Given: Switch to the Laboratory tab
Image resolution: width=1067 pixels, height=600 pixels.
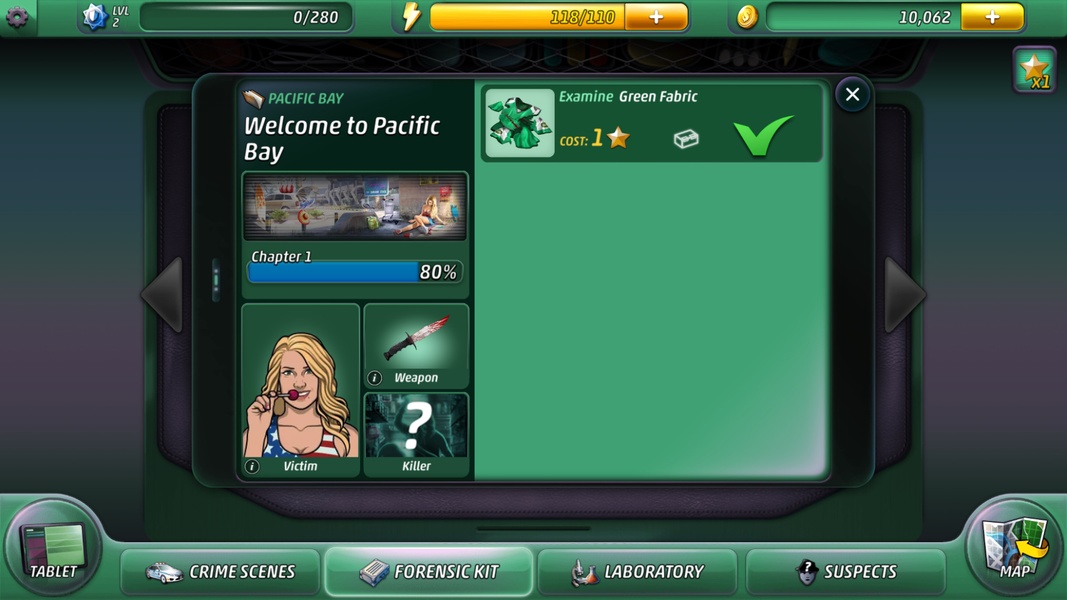Looking at the screenshot, I should point(637,572).
